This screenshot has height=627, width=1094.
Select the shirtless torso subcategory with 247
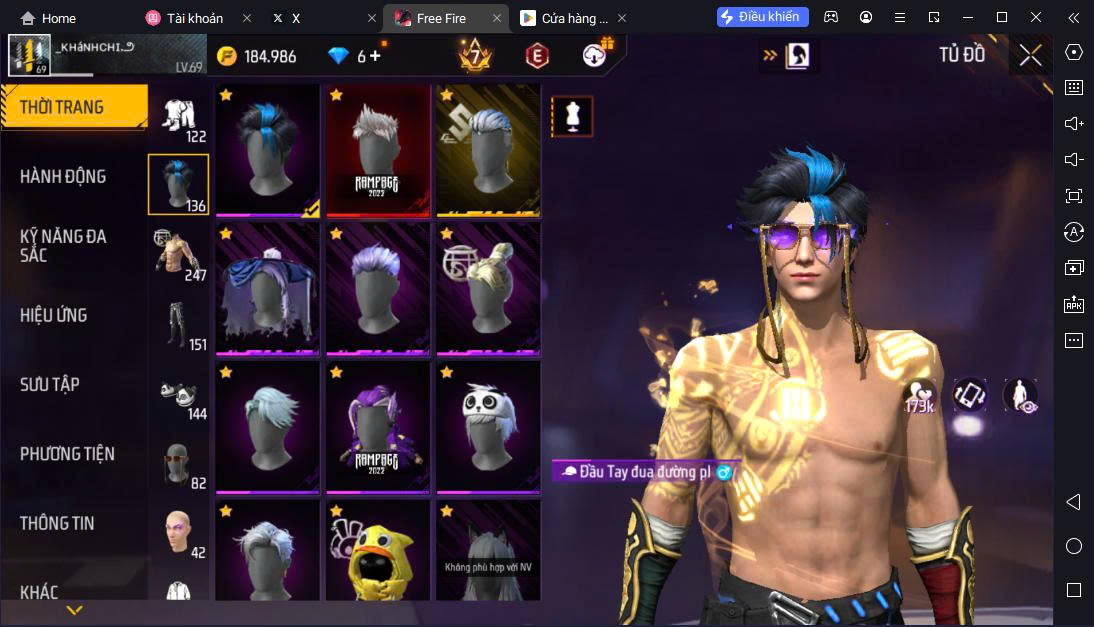(181, 254)
